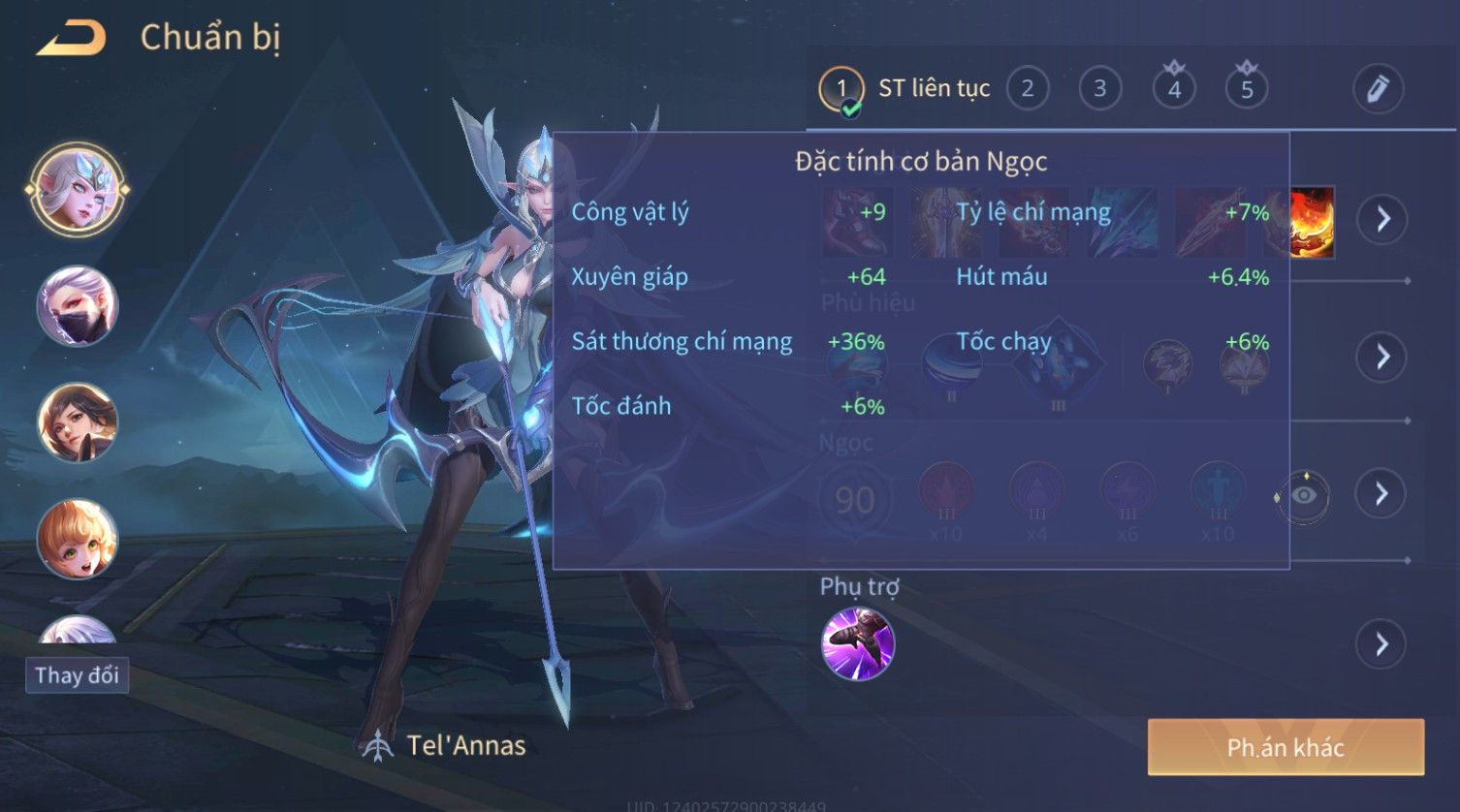
Task: Open the Ngọc arcana details arrow
Action: pos(1382,494)
